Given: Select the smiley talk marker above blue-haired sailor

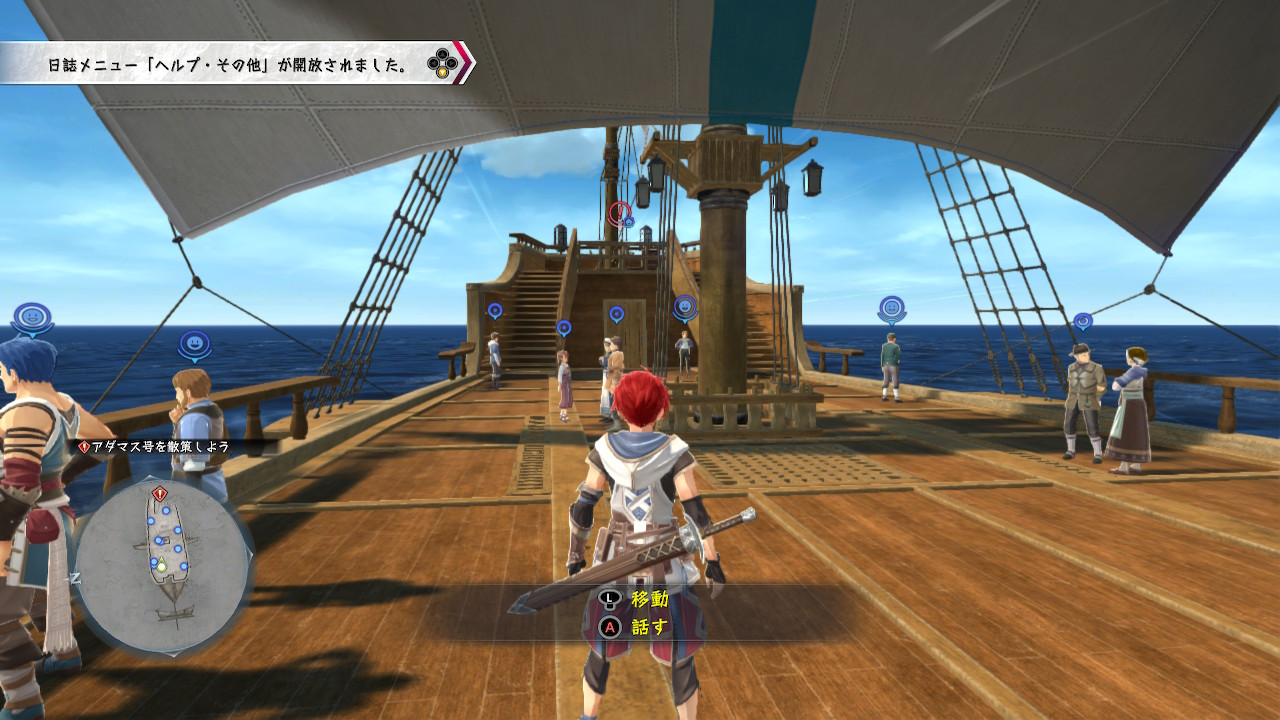Looking at the screenshot, I should (33, 318).
